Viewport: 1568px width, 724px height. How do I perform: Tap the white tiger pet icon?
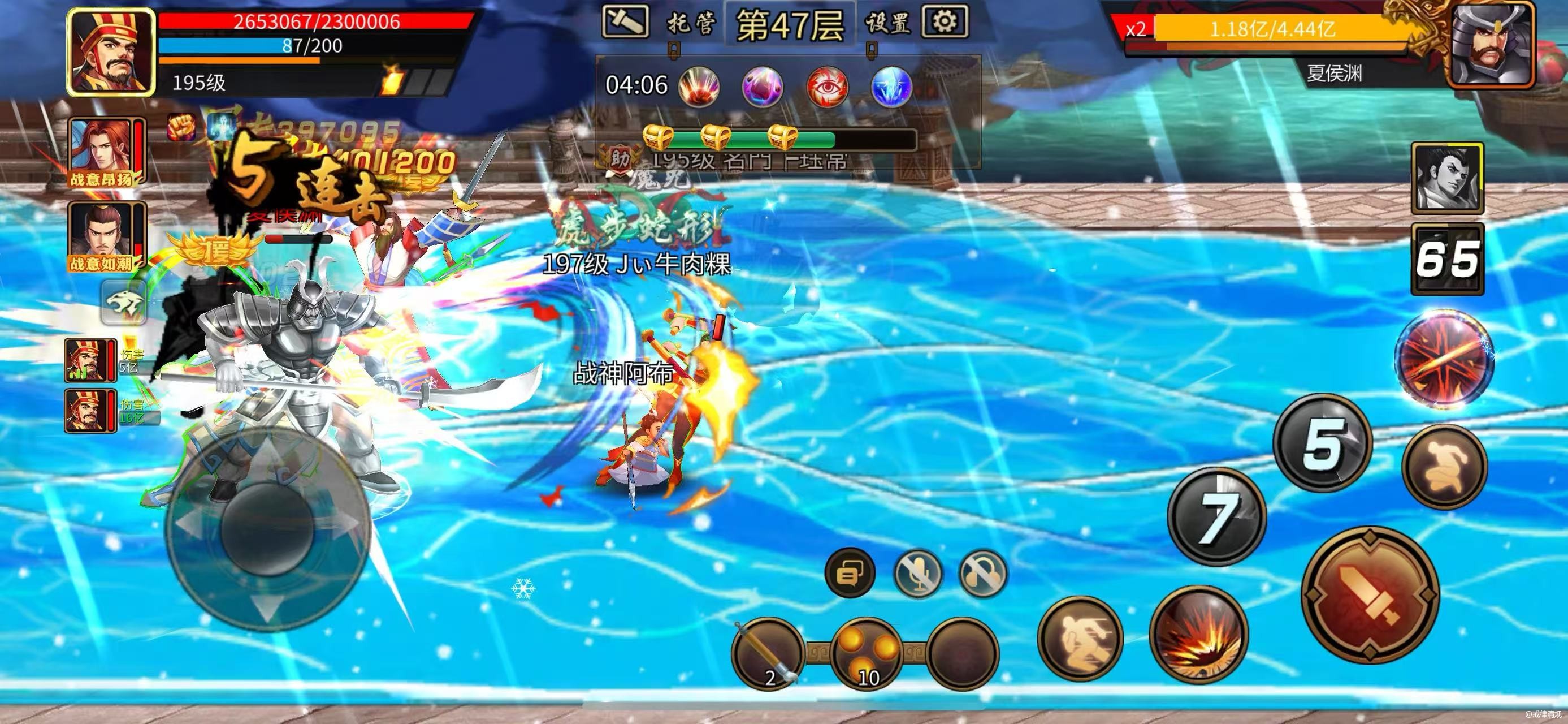pyautogui.click(x=124, y=303)
